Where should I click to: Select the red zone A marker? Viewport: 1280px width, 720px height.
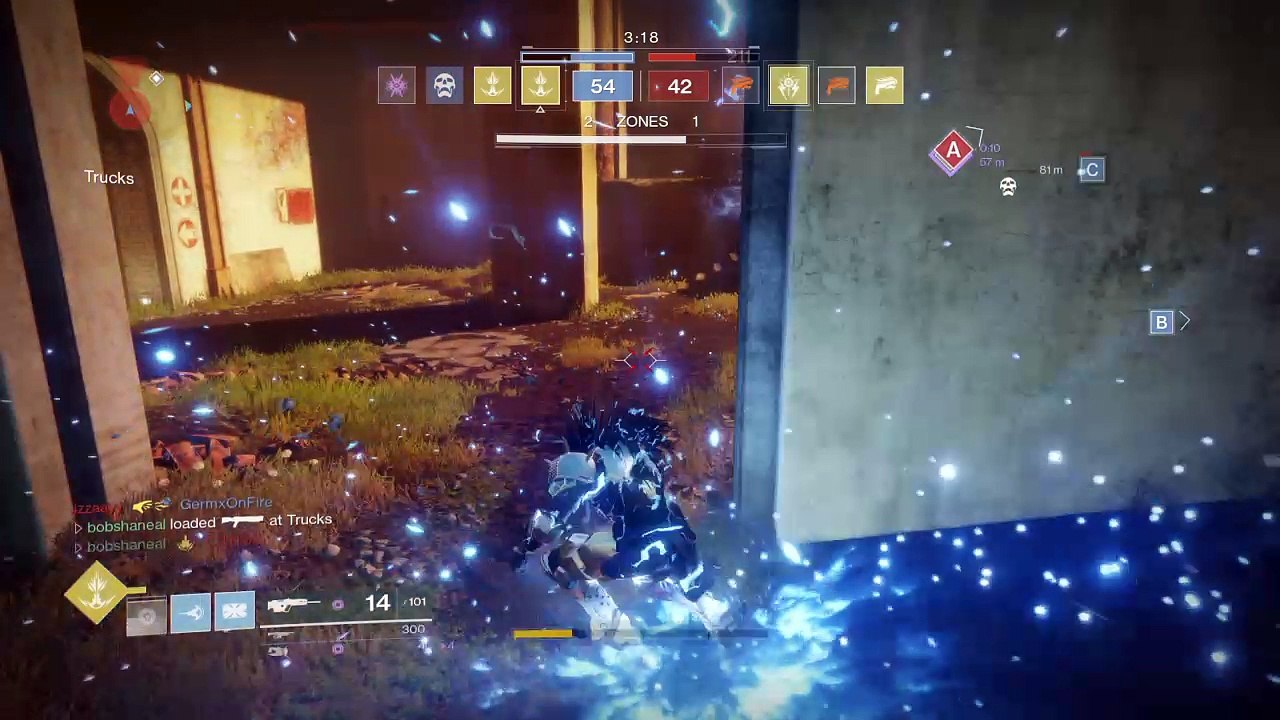click(x=953, y=152)
